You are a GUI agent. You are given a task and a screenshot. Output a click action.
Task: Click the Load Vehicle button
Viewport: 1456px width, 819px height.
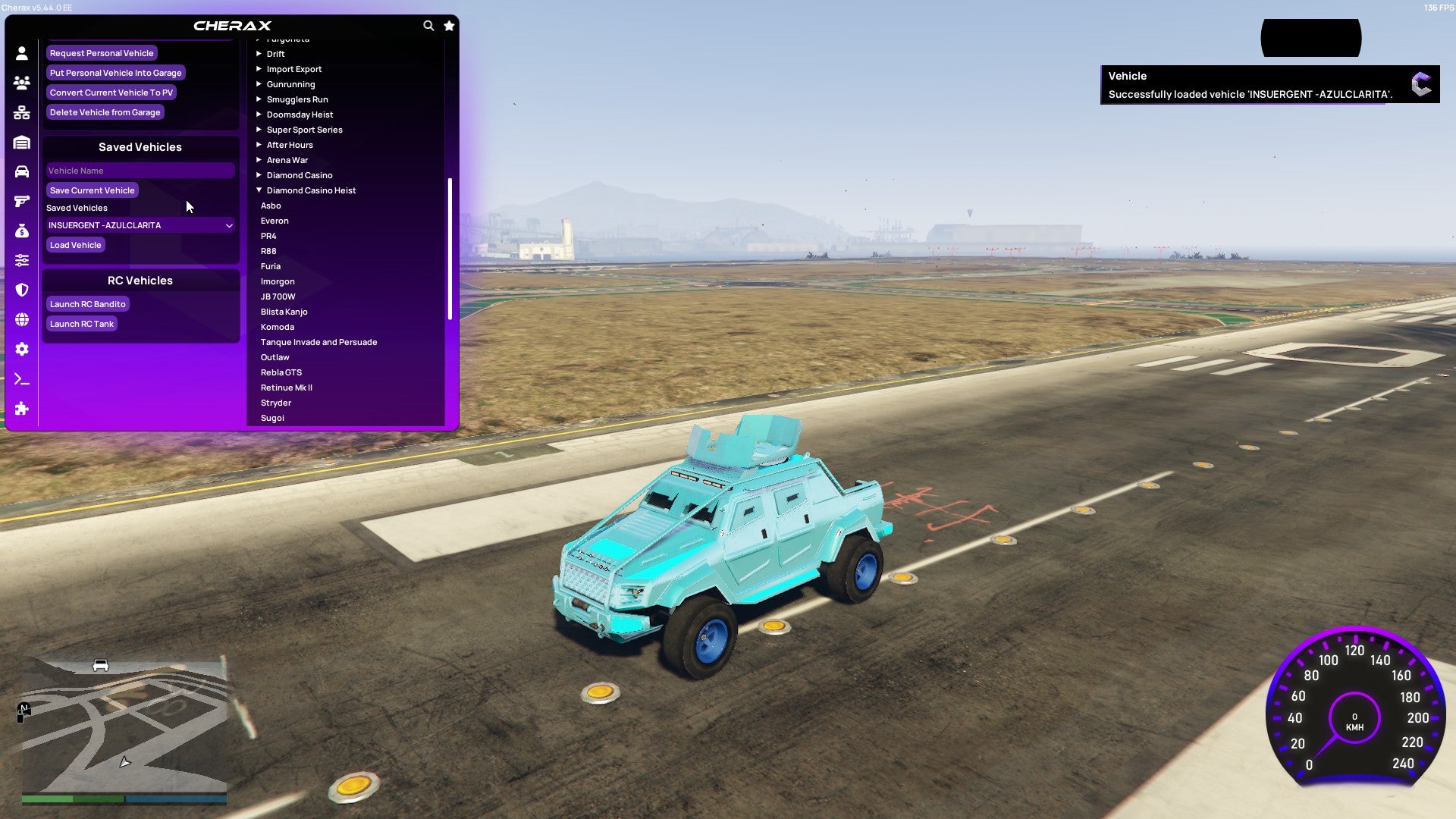pyautogui.click(x=75, y=245)
